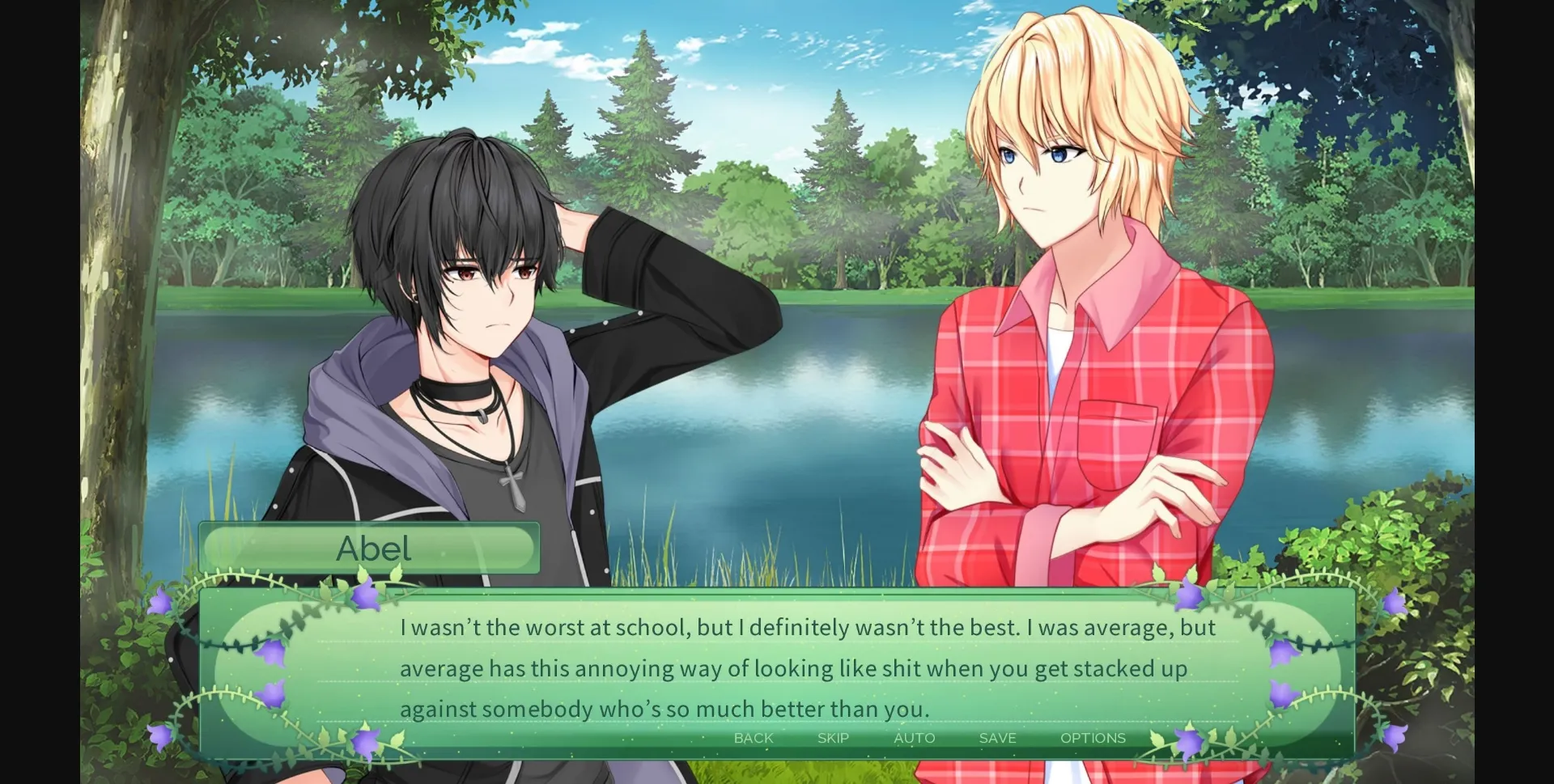
Task: Open the SAVE screen
Action: tap(996, 738)
